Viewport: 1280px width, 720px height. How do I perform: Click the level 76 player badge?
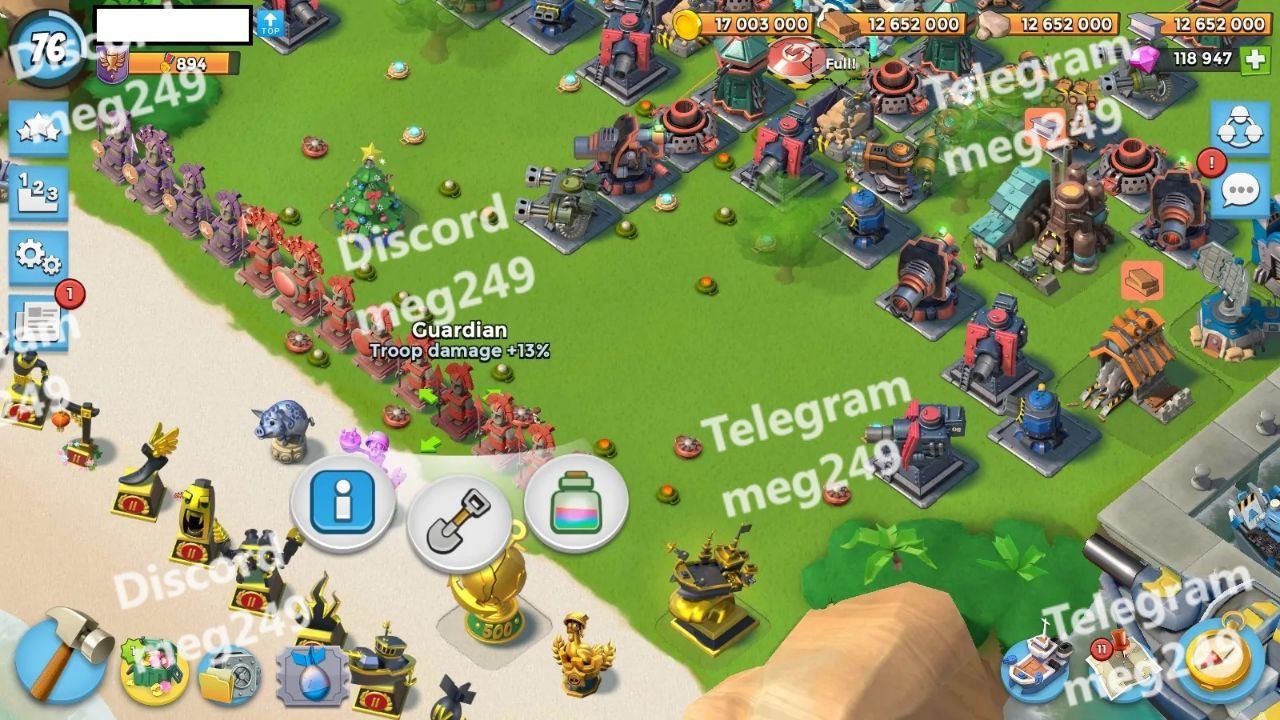pos(48,45)
